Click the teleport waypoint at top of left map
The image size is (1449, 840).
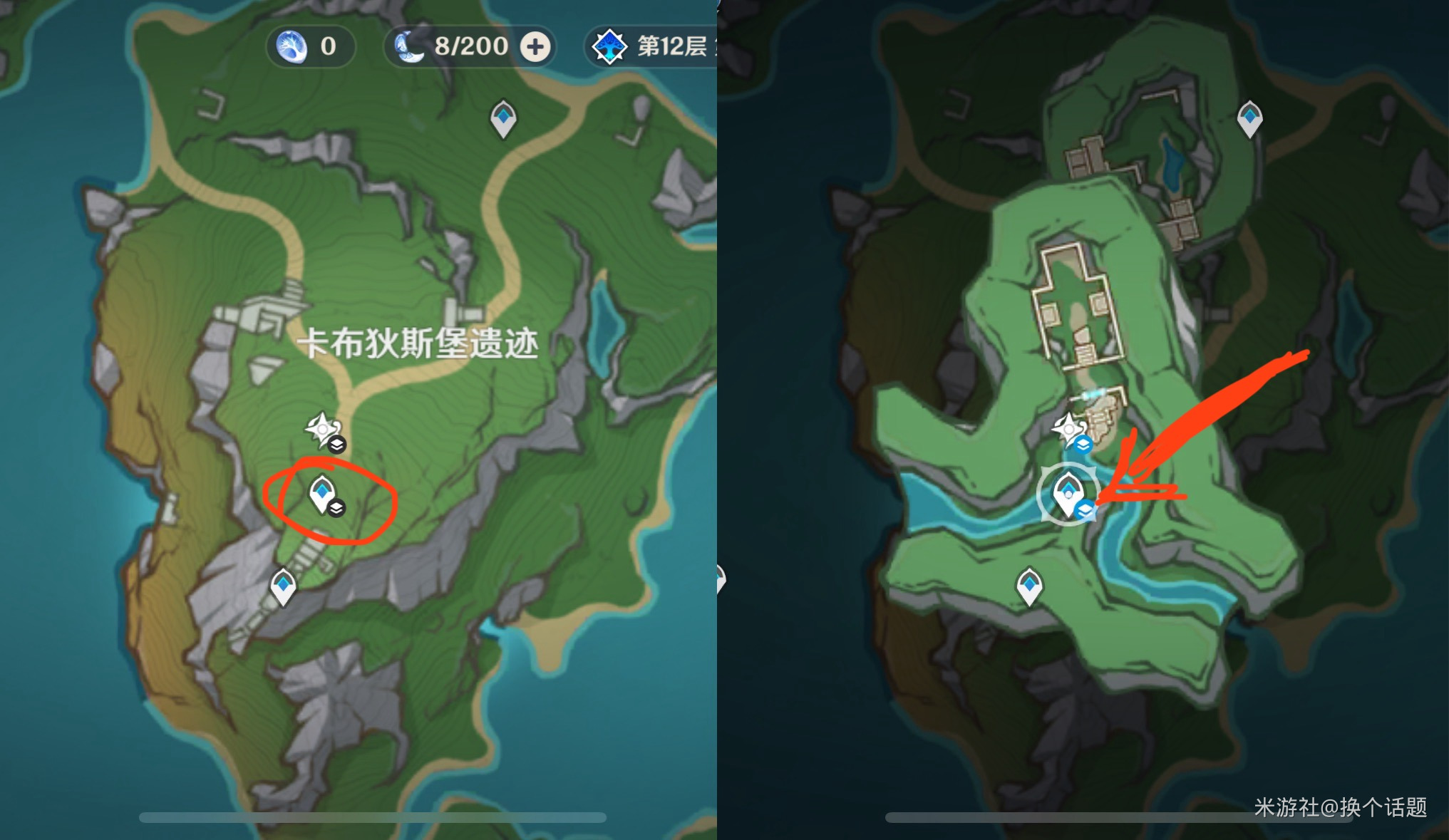(x=502, y=119)
